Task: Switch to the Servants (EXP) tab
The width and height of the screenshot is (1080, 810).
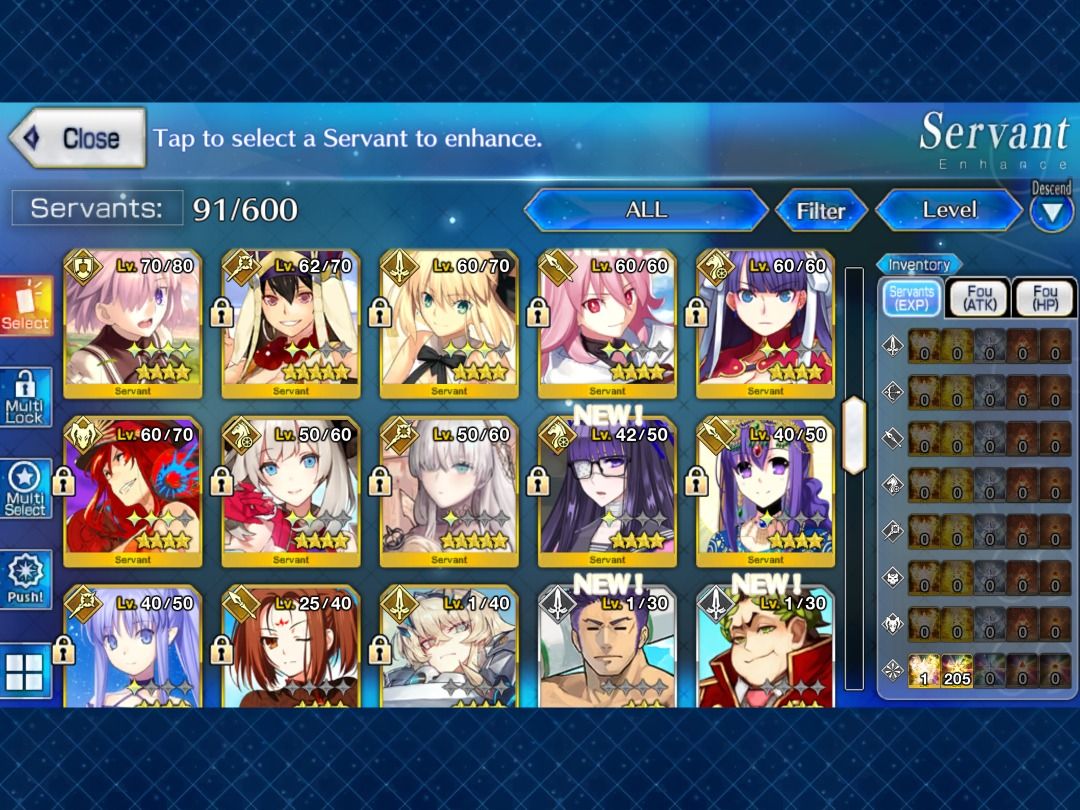Action: tap(911, 298)
